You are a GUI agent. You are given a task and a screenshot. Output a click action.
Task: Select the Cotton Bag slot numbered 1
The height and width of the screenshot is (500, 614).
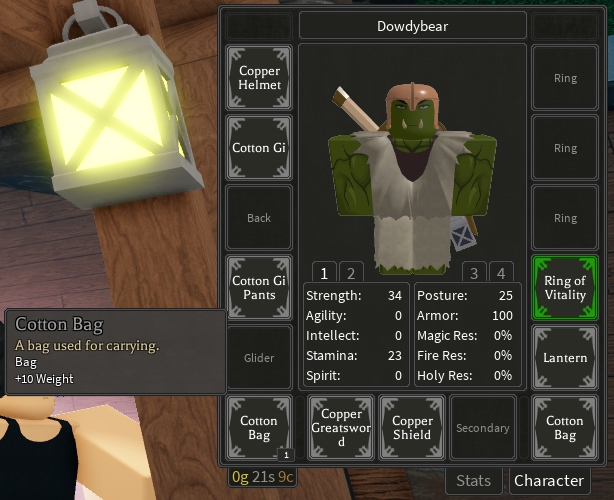tap(259, 428)
